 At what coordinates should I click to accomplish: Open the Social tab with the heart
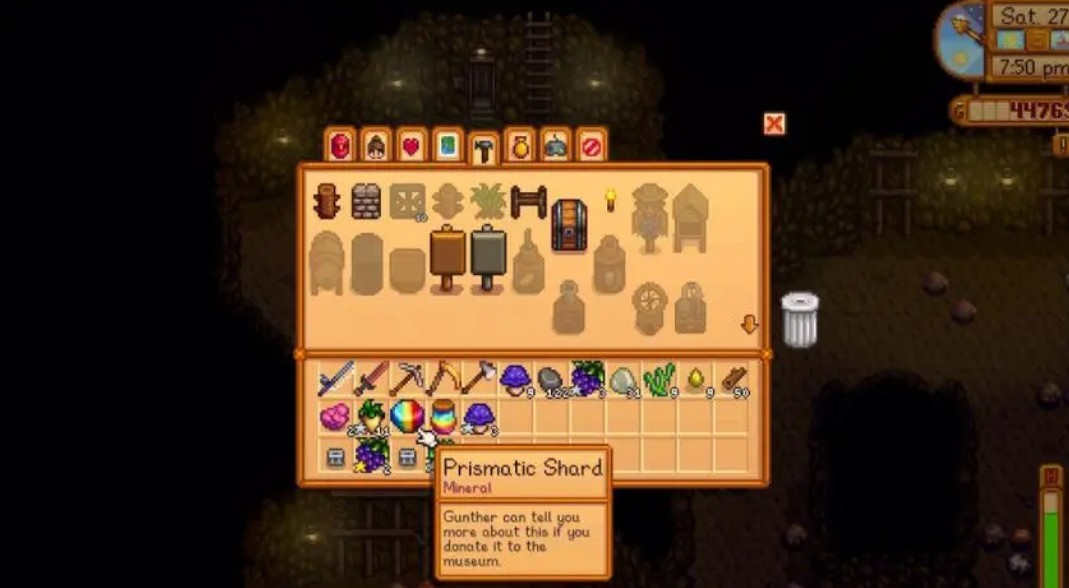pyautogui.click(x=411, y=146)
